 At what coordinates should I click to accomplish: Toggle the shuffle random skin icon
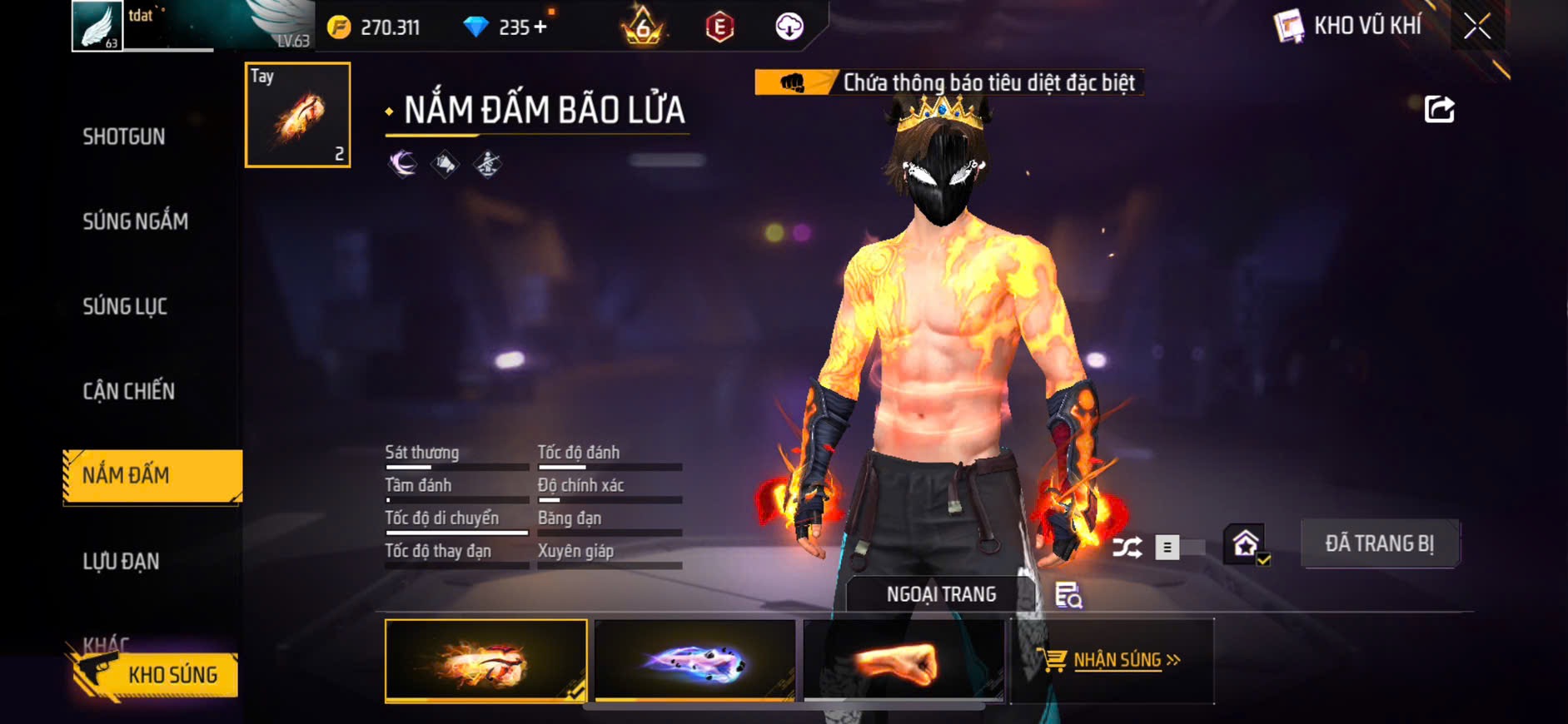[x=1127, y=547]
